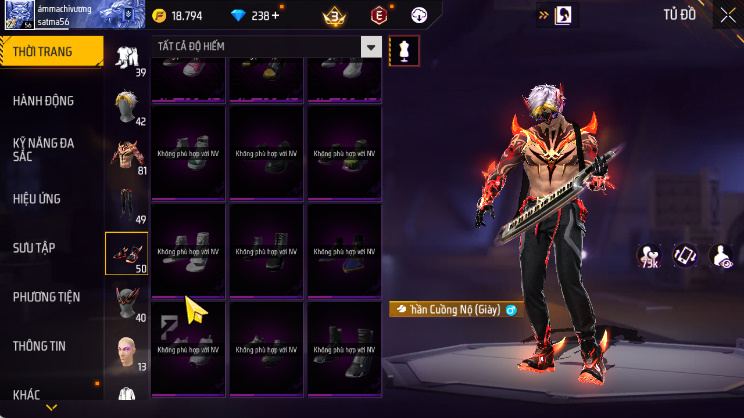Add more diamonds with the plus button
Viewport: 744px width, 418px height.
pos(275,15)
